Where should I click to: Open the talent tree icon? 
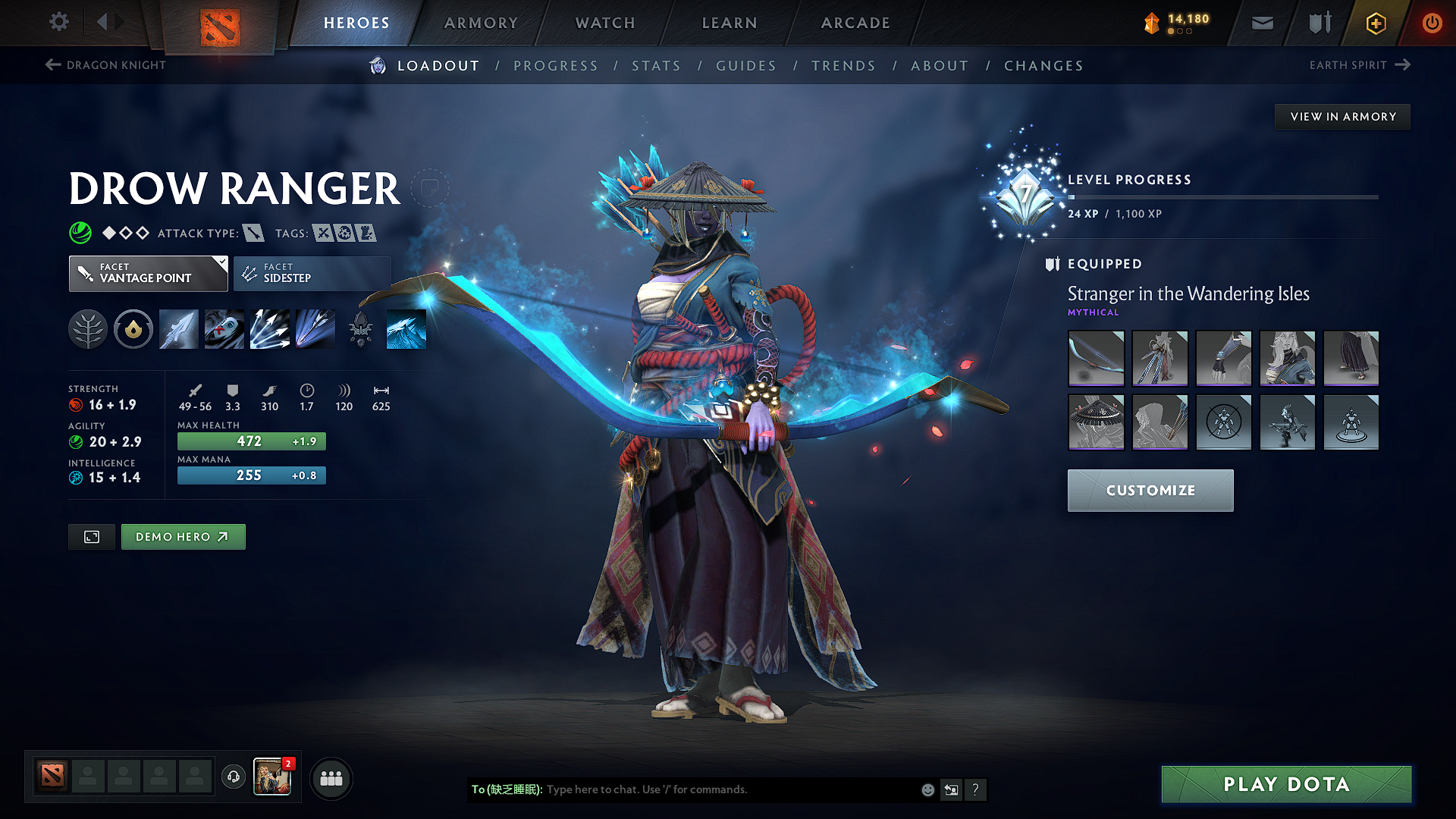tap(87, 328)
